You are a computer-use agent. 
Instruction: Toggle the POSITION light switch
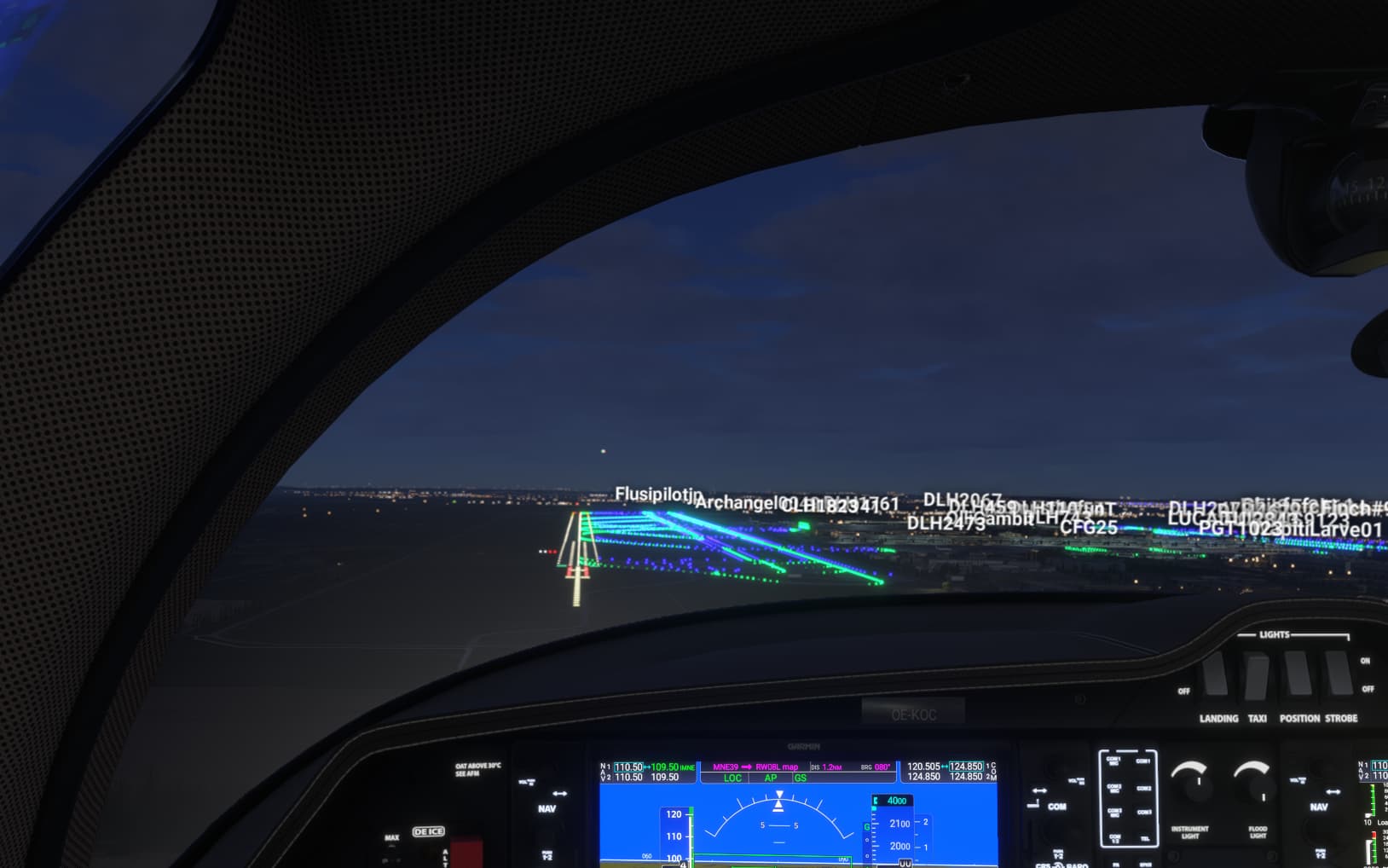(x=1298, y=673)
